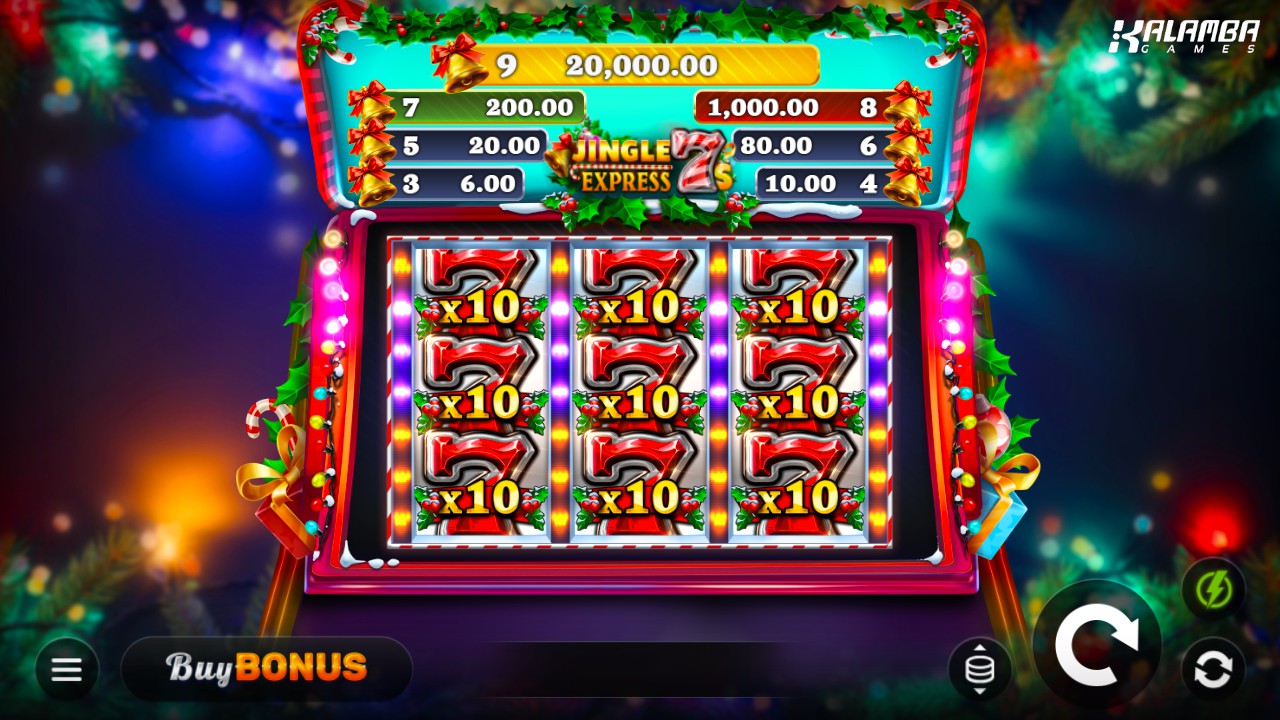The width and height of the screenshot is (1280, 720).
Task: Activate the autoplay circular arrows button
Action: [1213, 669]
